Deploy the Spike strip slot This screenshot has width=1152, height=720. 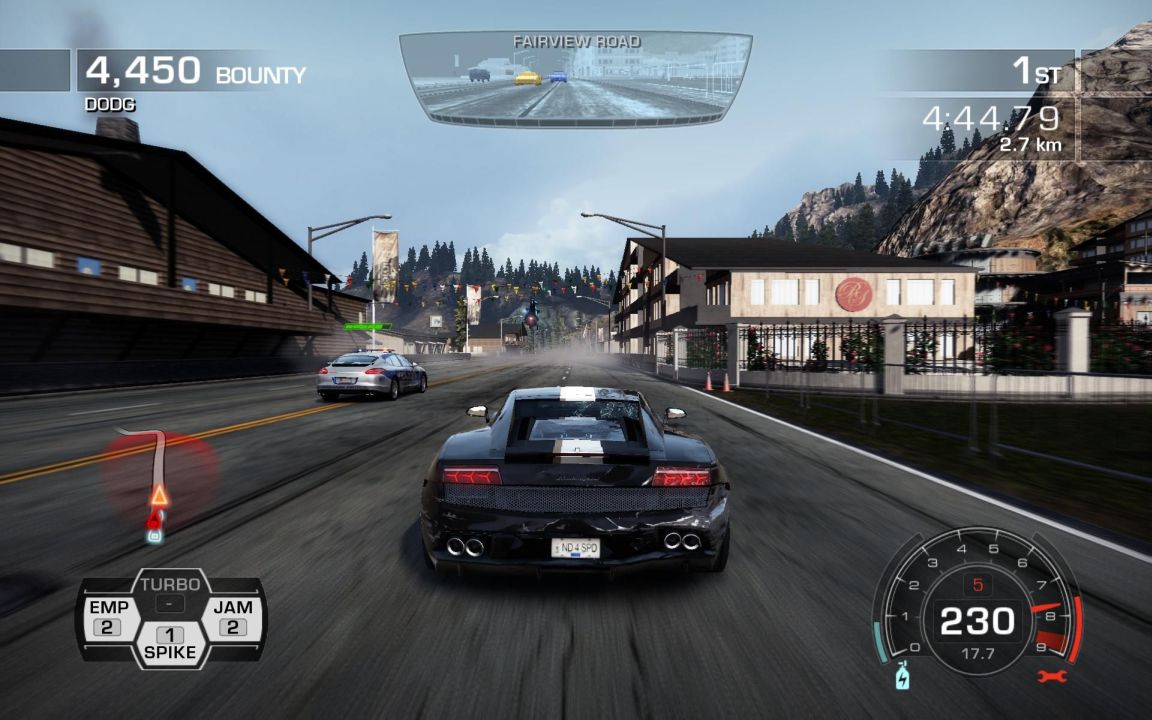170,643
